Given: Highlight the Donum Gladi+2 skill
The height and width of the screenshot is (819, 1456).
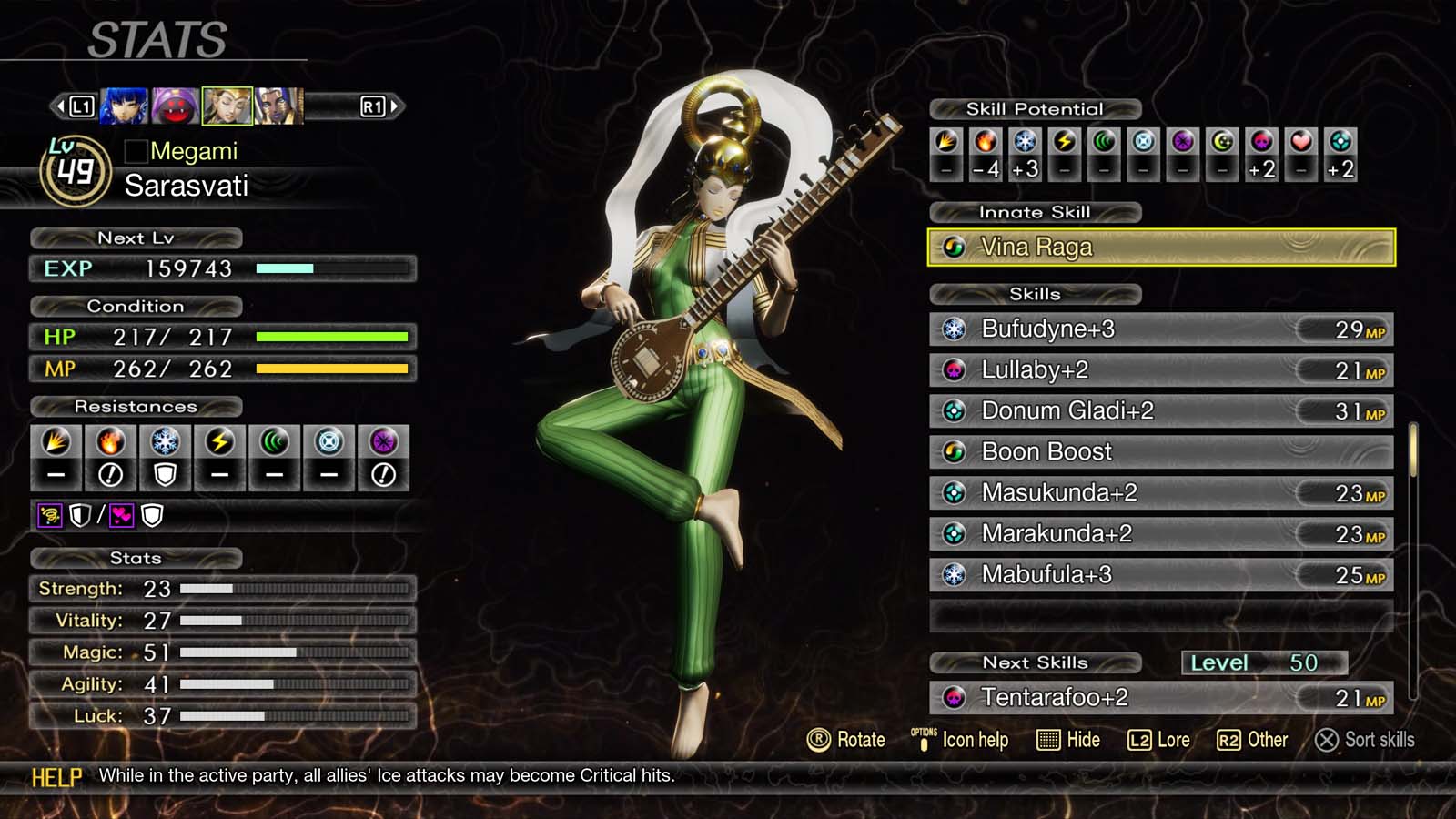Looking at the screenshot, I should [1160, 411].
